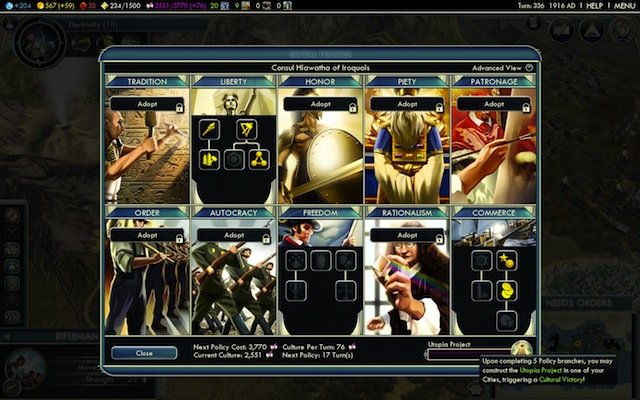This screenshot has height=400, width=640.
Task: Toggle the Advanced View option
Action: (529, 68)
